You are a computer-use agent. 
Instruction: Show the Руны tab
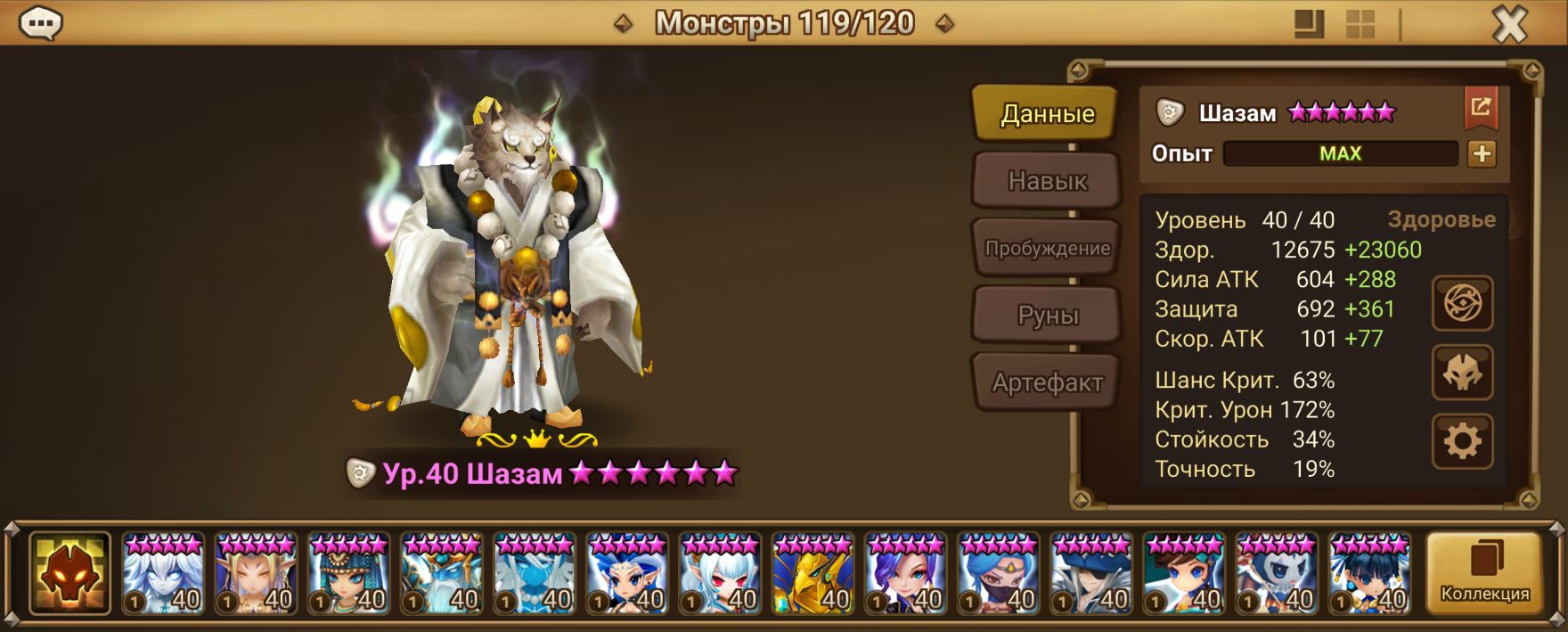1047,316
